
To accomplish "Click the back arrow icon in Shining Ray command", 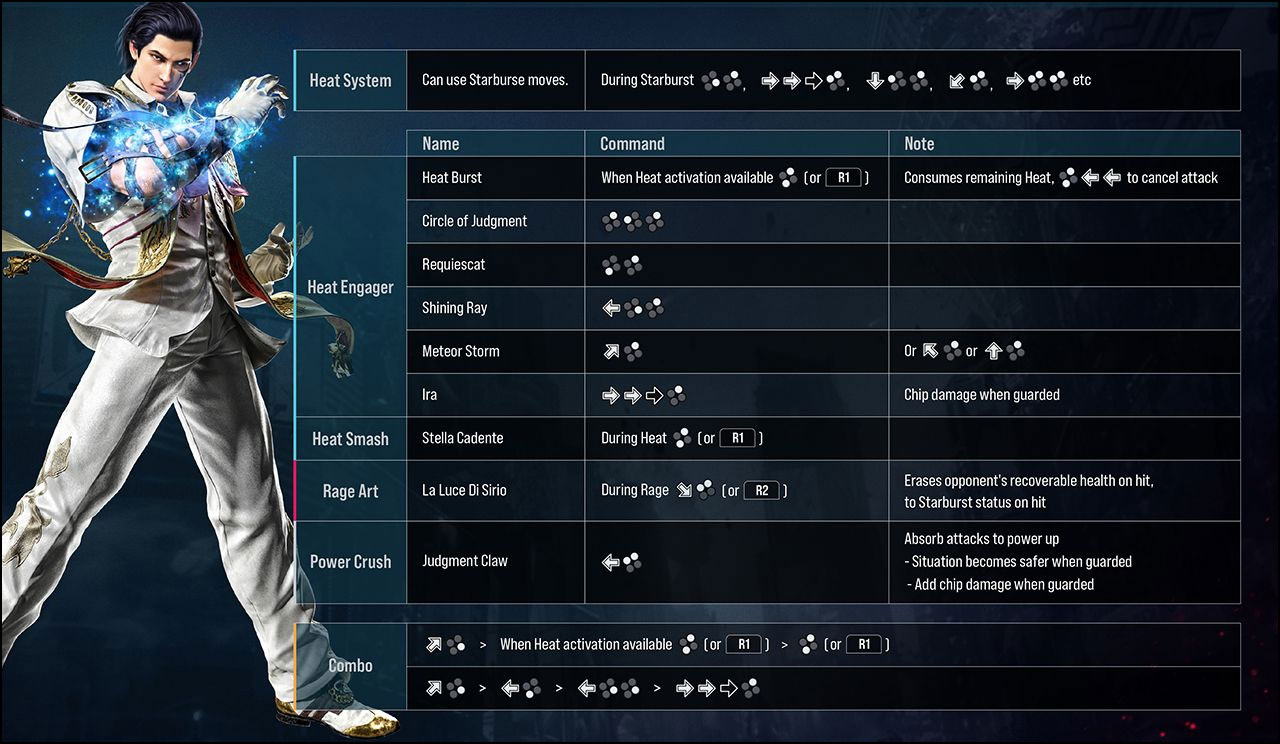I will (x=611, y=307).
